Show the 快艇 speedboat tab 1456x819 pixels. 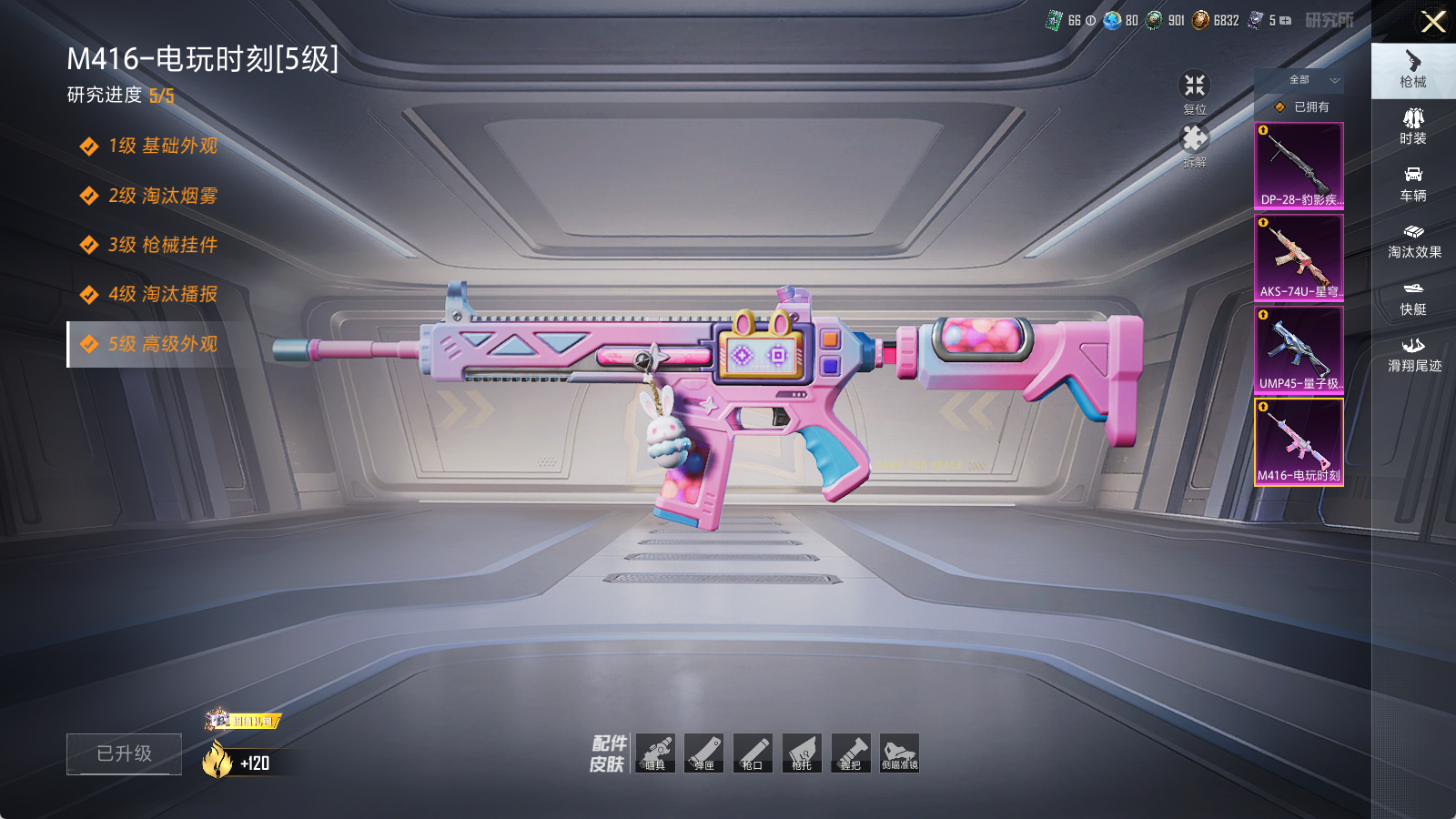click(1413, 298)
